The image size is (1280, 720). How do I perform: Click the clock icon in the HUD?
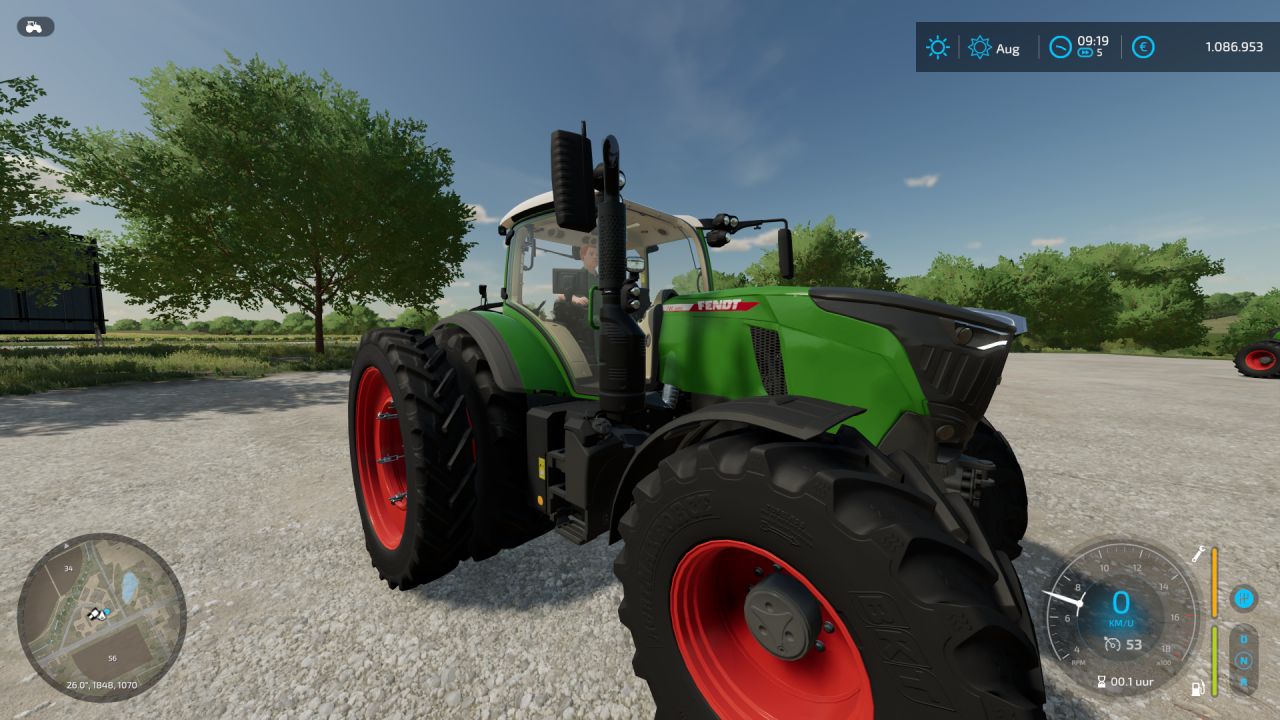coord(1061,47)
